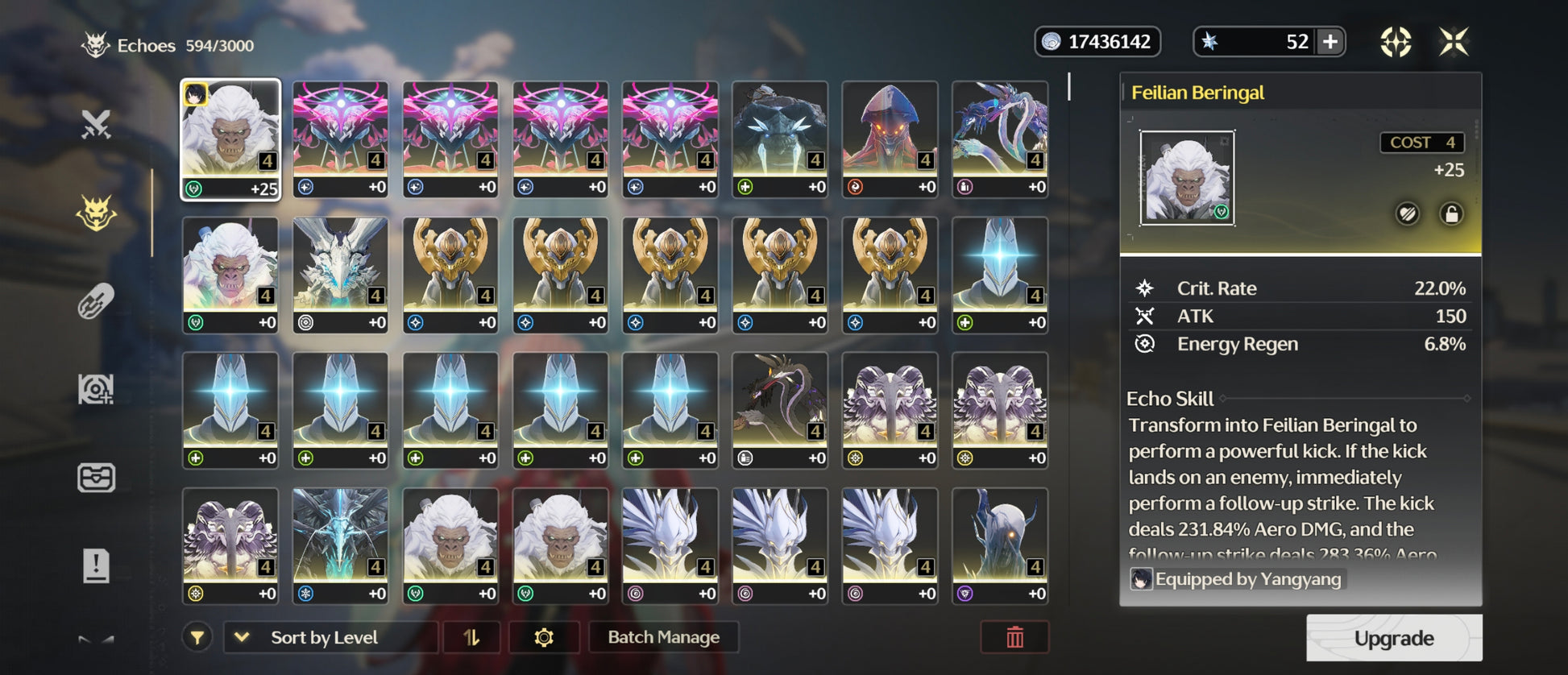This screenshot has width=1568, height=675.
Task: Open the chain-link icon tab in sidebar
Action: (x=96, y=302)
